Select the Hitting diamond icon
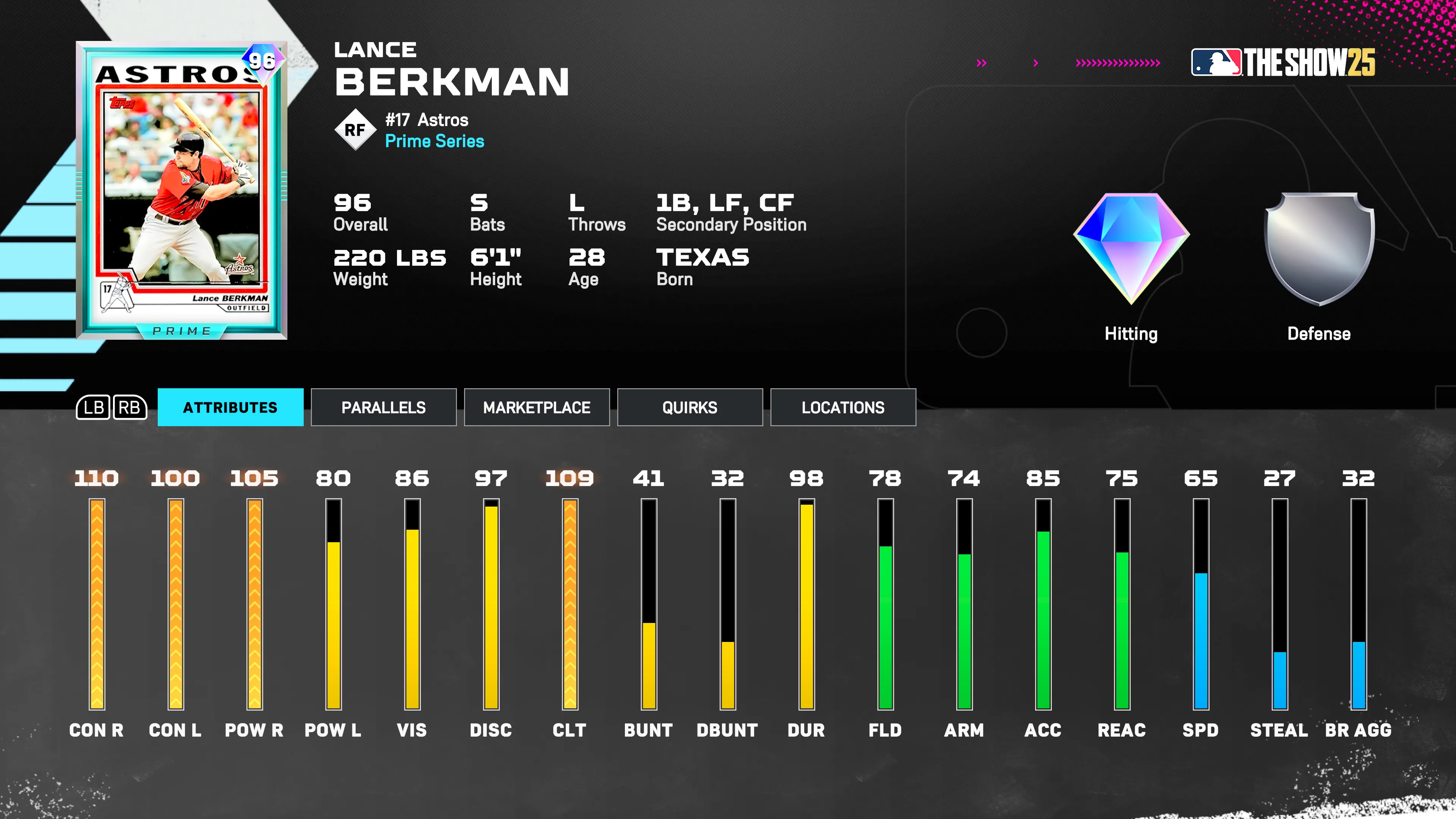This screenshot has height=819, width=1456. tap(1131, 249)
